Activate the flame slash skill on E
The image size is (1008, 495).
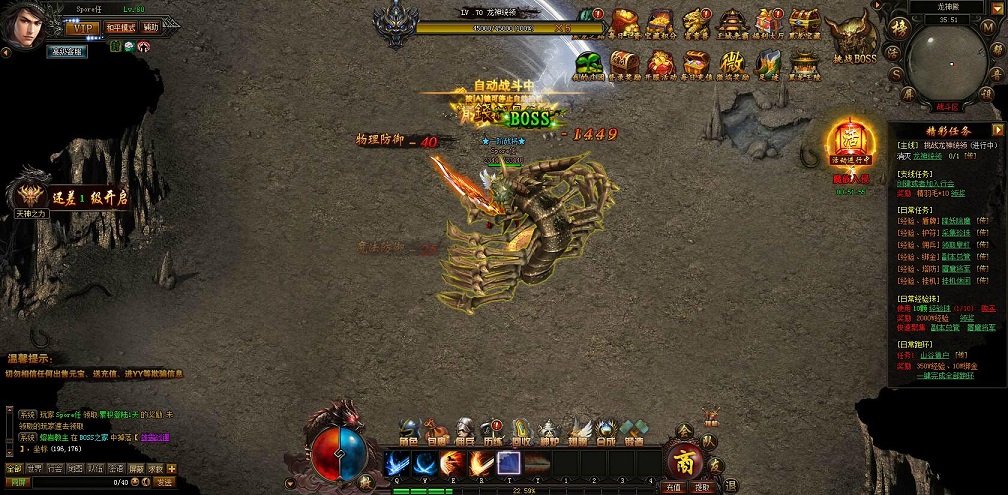[451, 463]
